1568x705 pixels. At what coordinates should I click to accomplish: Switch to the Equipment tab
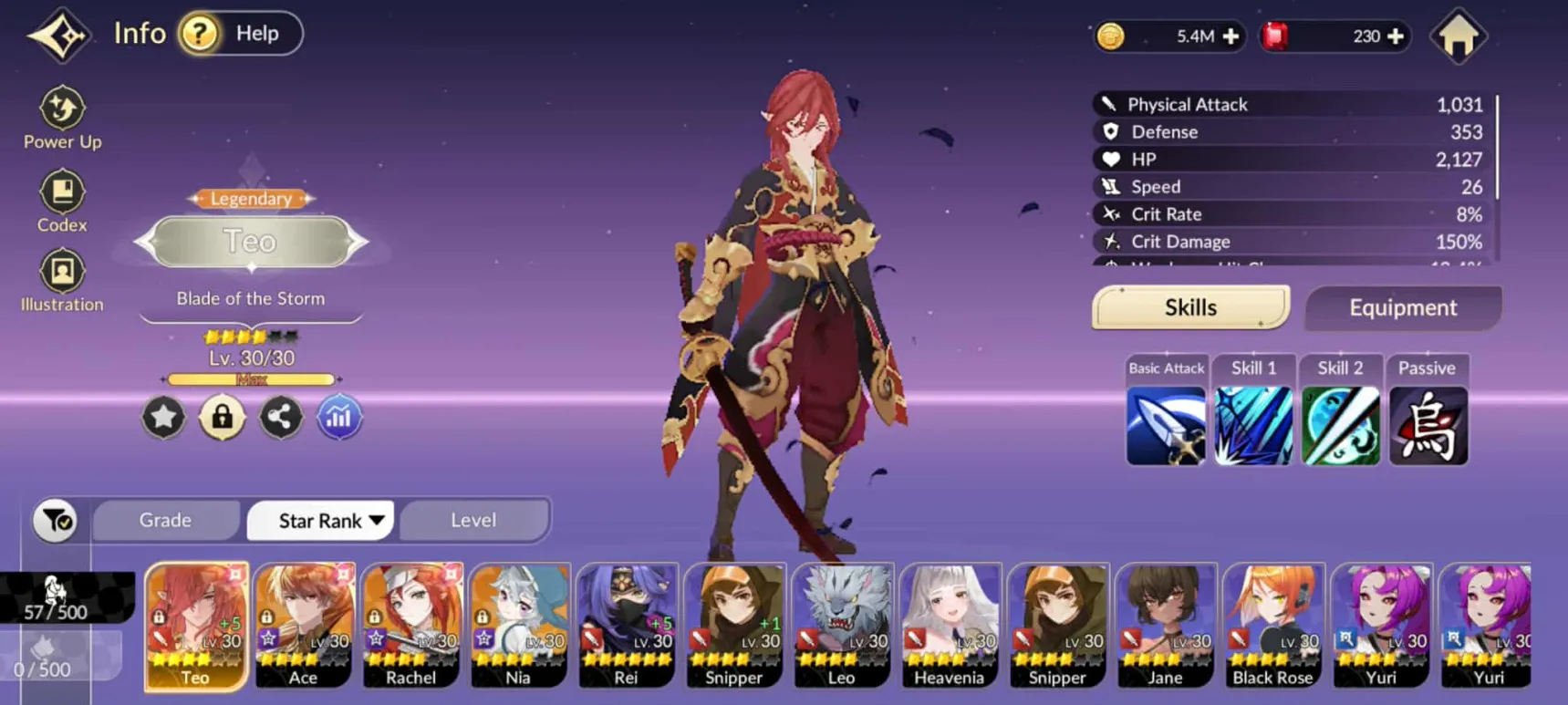click(1403, 308)
